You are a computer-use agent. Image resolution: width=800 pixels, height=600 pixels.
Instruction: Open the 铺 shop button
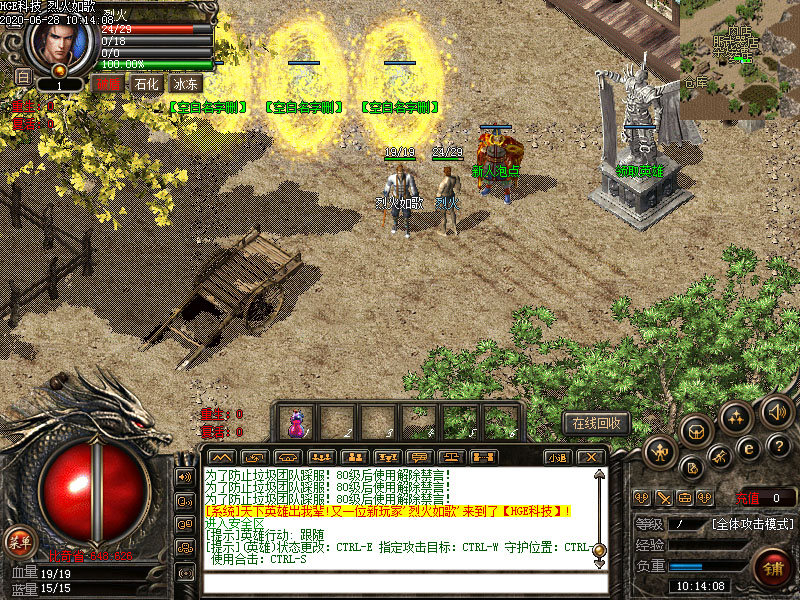(772, 567)
